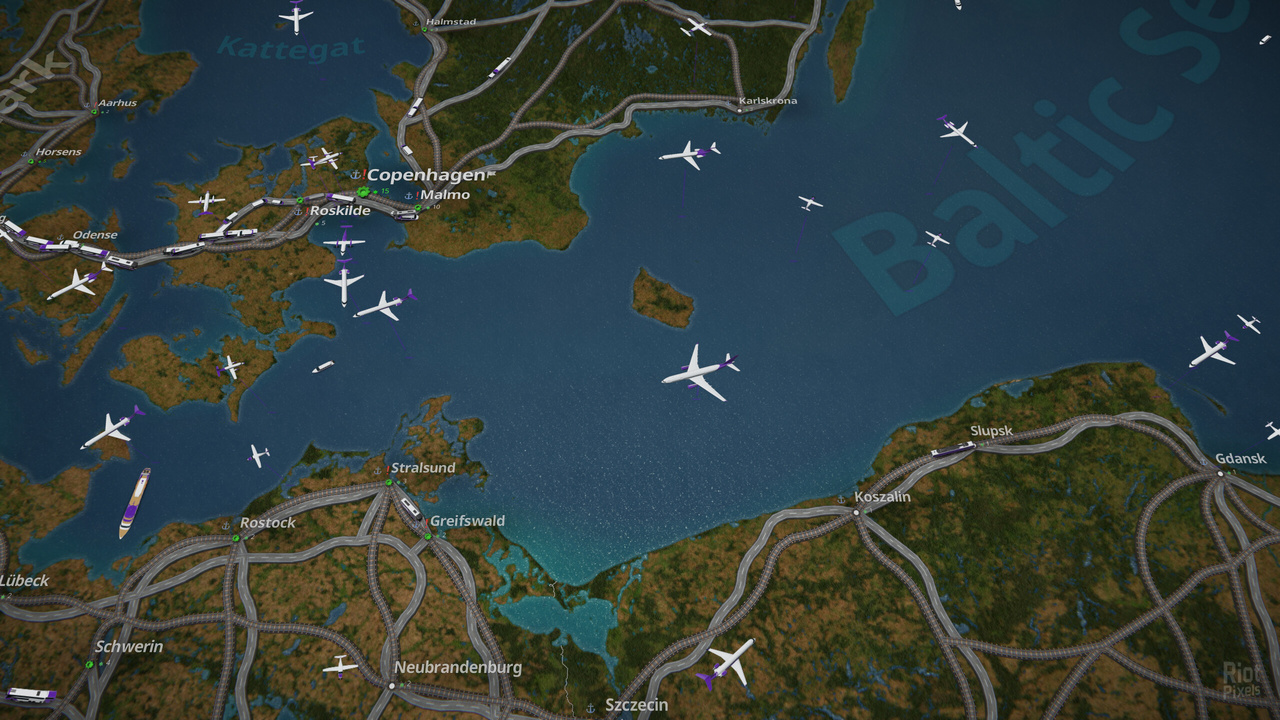Image resolution: width=1280 pixels, height=720 pixels.
Task: Select the Halmstad city label
Action: [x=451, y=21]
